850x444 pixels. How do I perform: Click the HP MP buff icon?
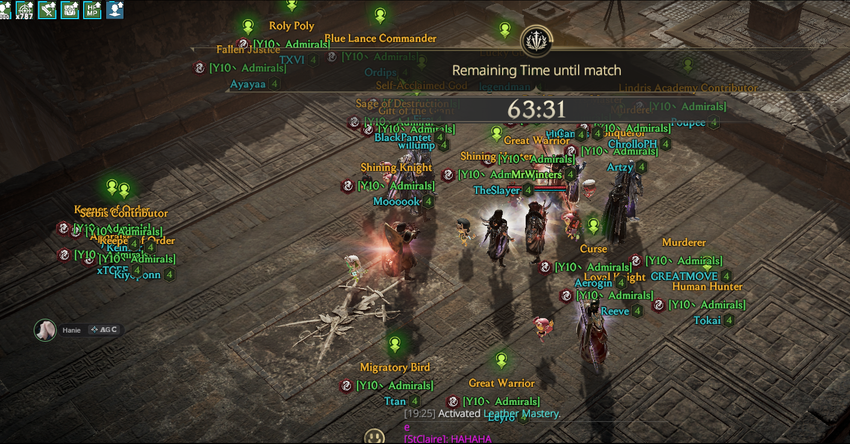[92, 10]
